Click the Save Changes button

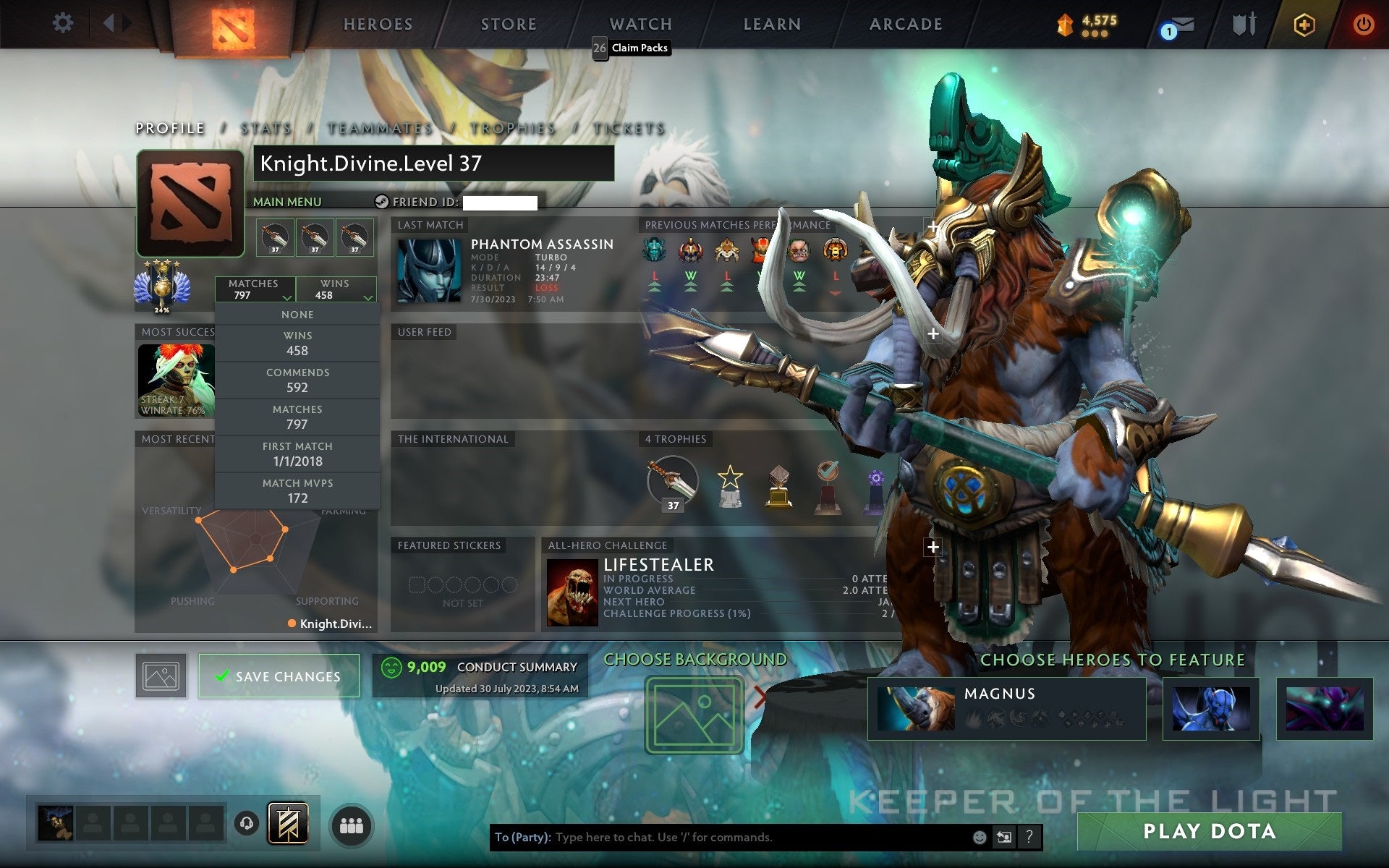pos(279,676)
